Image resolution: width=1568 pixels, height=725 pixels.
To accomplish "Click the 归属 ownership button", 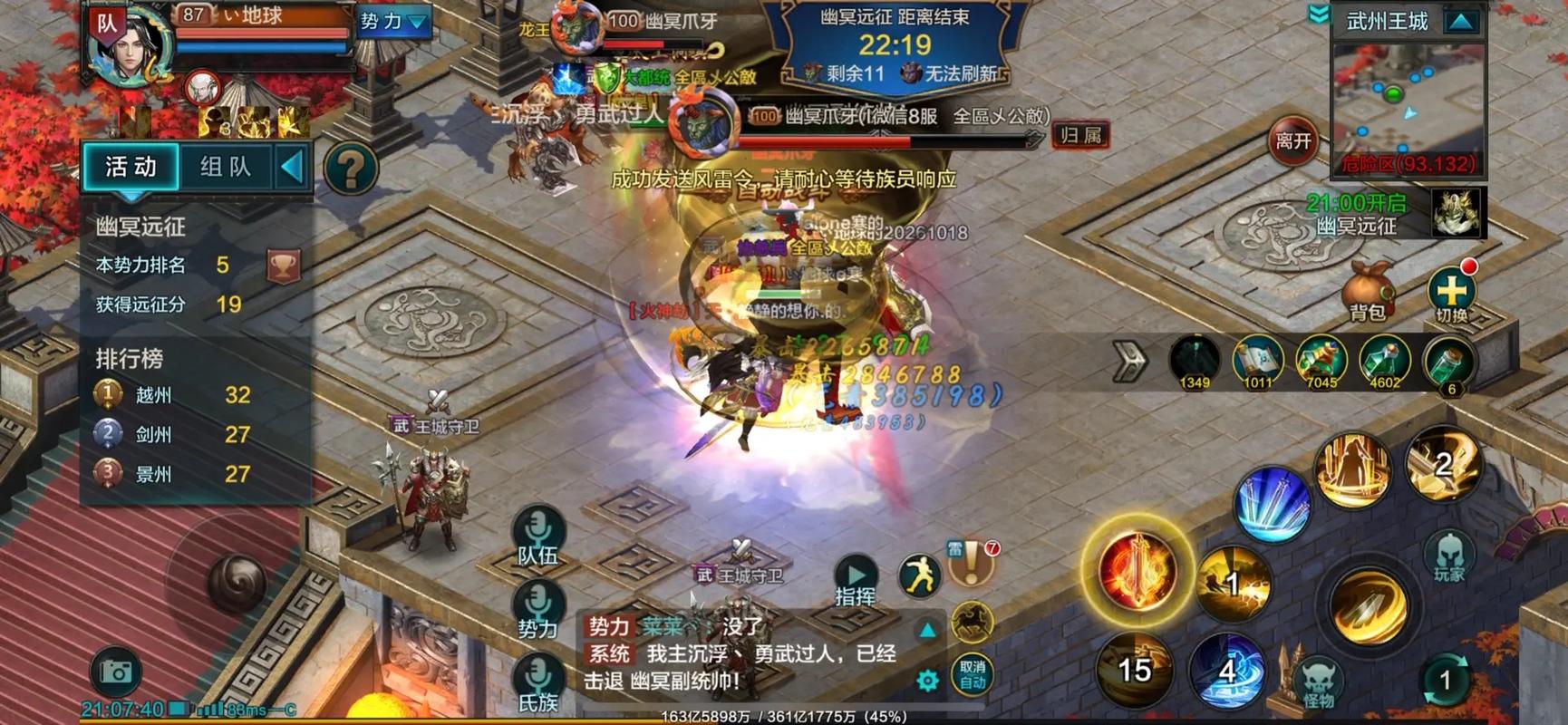I will click(x=1079, y=136).
